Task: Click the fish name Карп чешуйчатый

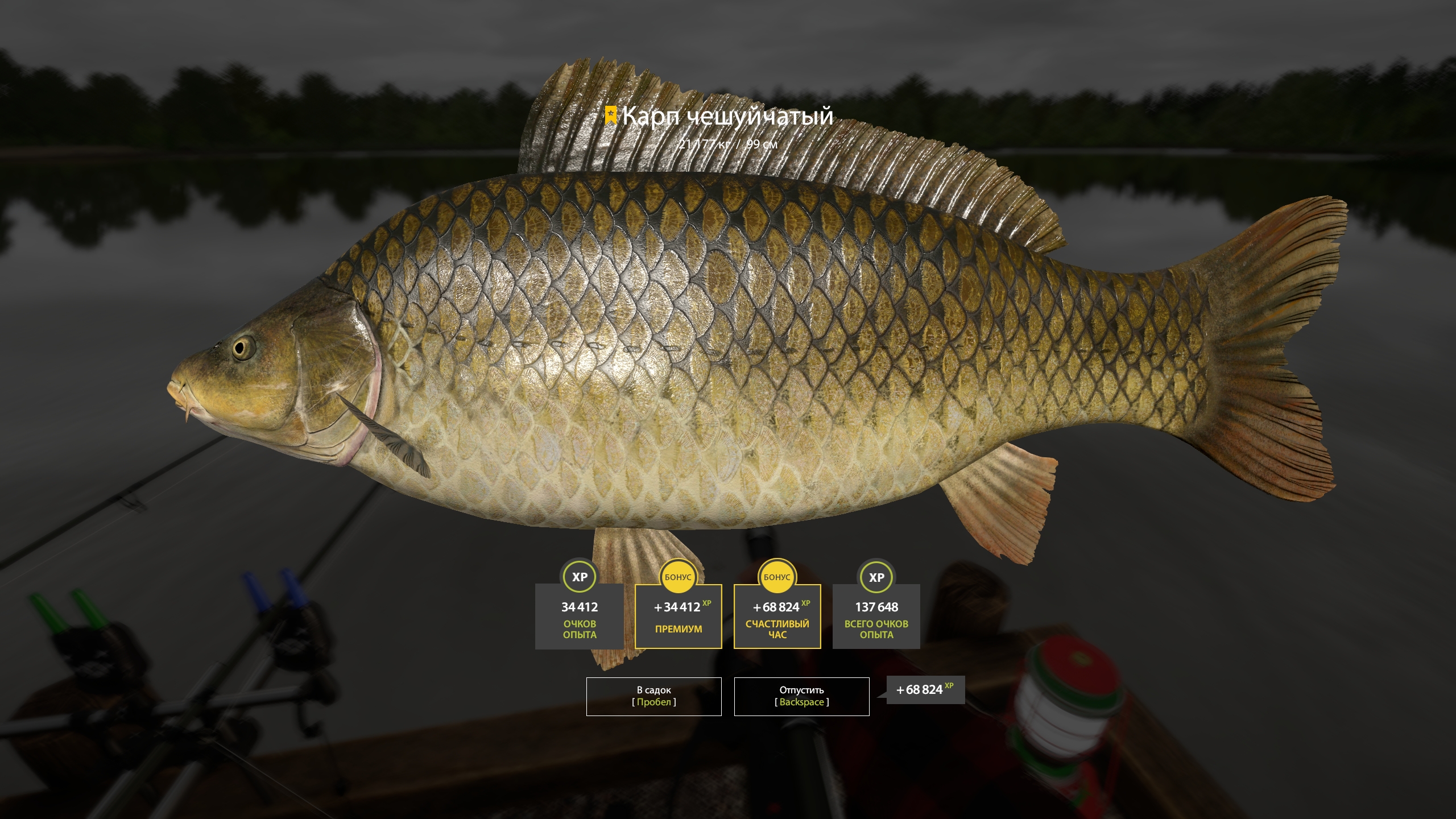Action: click(728, 117)
